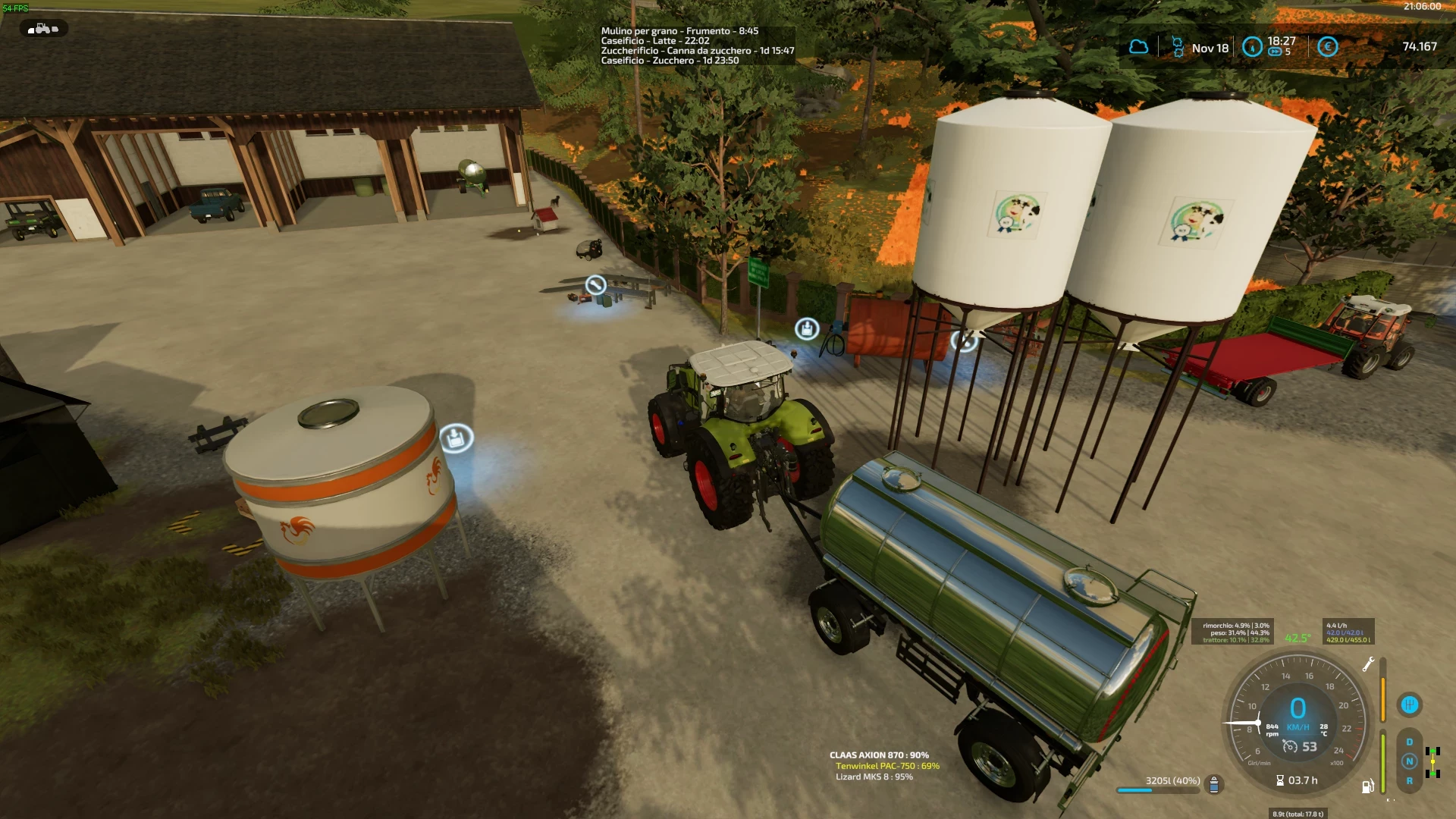1456x819 pixels.
Task: Open finances via the Euro currency icon
Action: (1329, 47)
